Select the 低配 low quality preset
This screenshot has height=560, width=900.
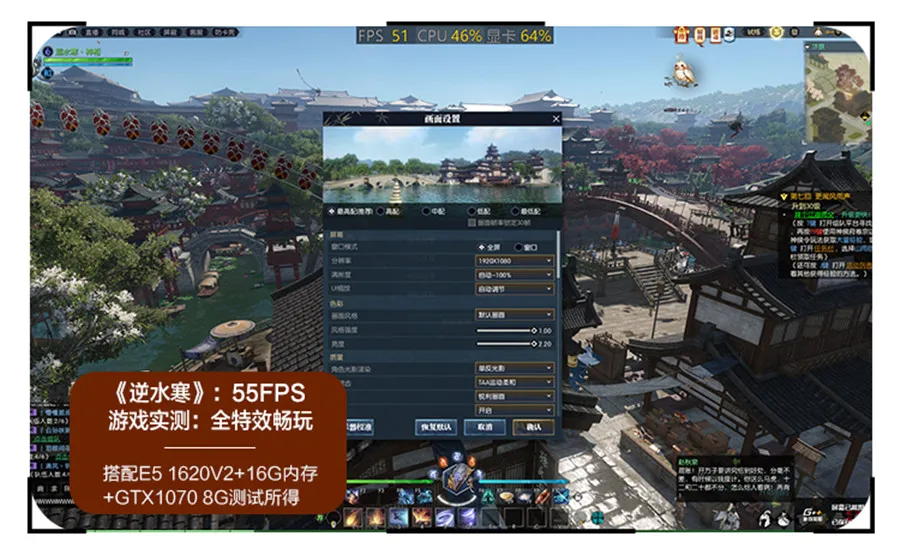point(470,212)
